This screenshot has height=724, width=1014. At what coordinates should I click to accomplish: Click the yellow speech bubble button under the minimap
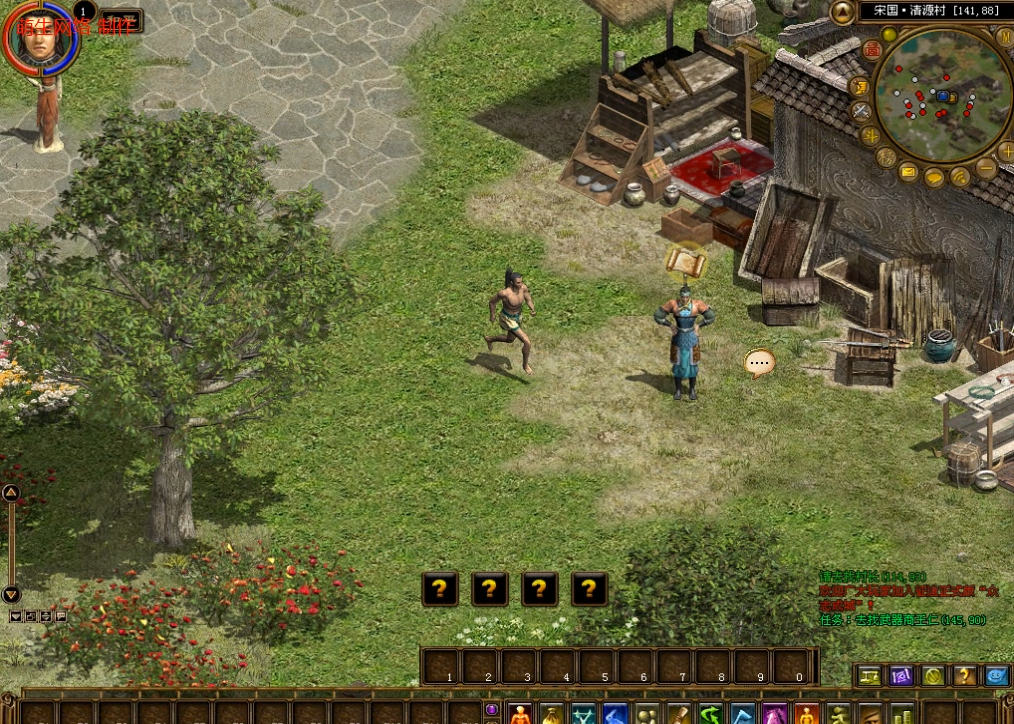934,178
